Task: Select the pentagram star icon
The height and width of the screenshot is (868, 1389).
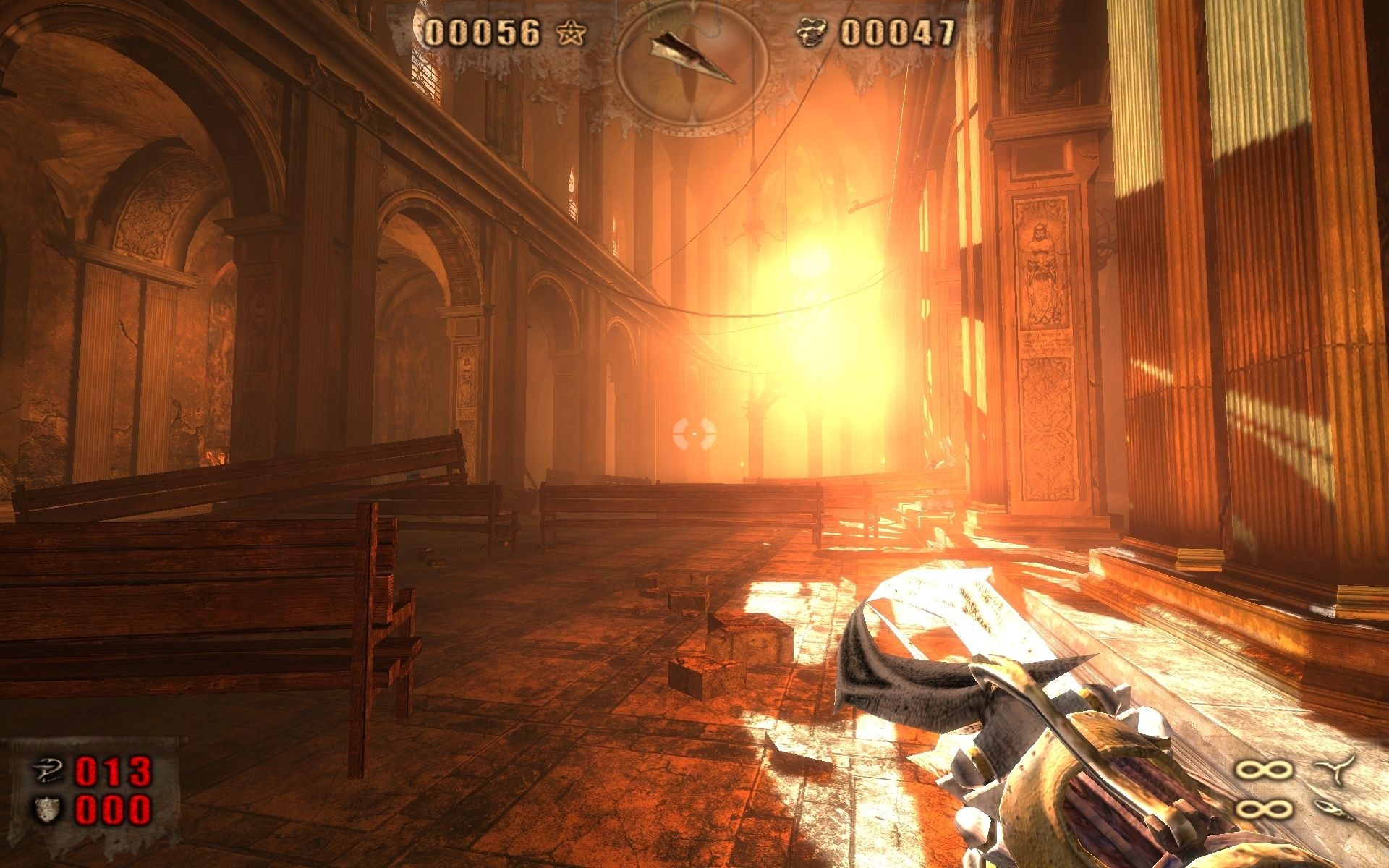Action: pyautogui.click(x=572, y=33)
